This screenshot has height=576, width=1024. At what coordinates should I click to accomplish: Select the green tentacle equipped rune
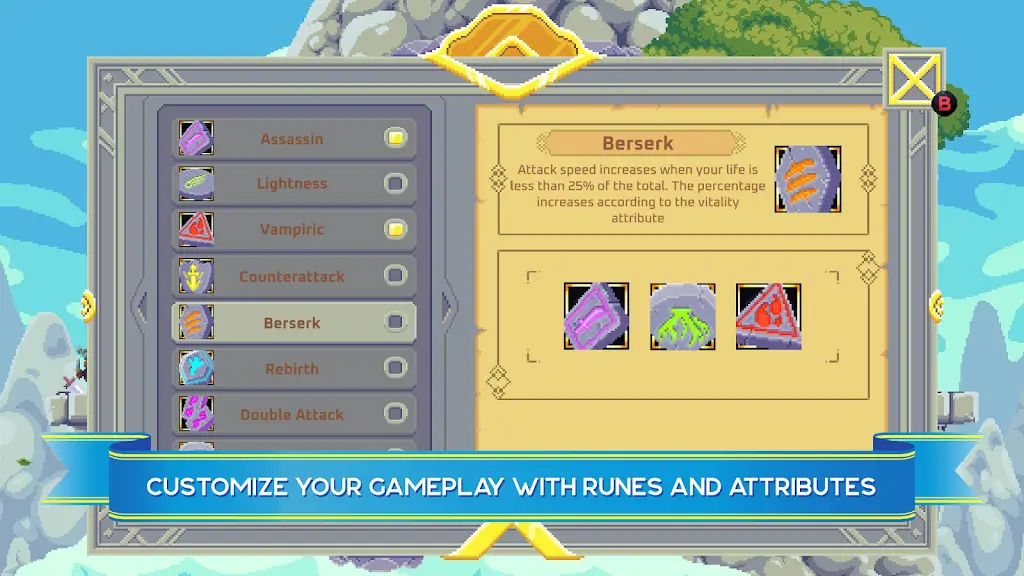point(682,316)
